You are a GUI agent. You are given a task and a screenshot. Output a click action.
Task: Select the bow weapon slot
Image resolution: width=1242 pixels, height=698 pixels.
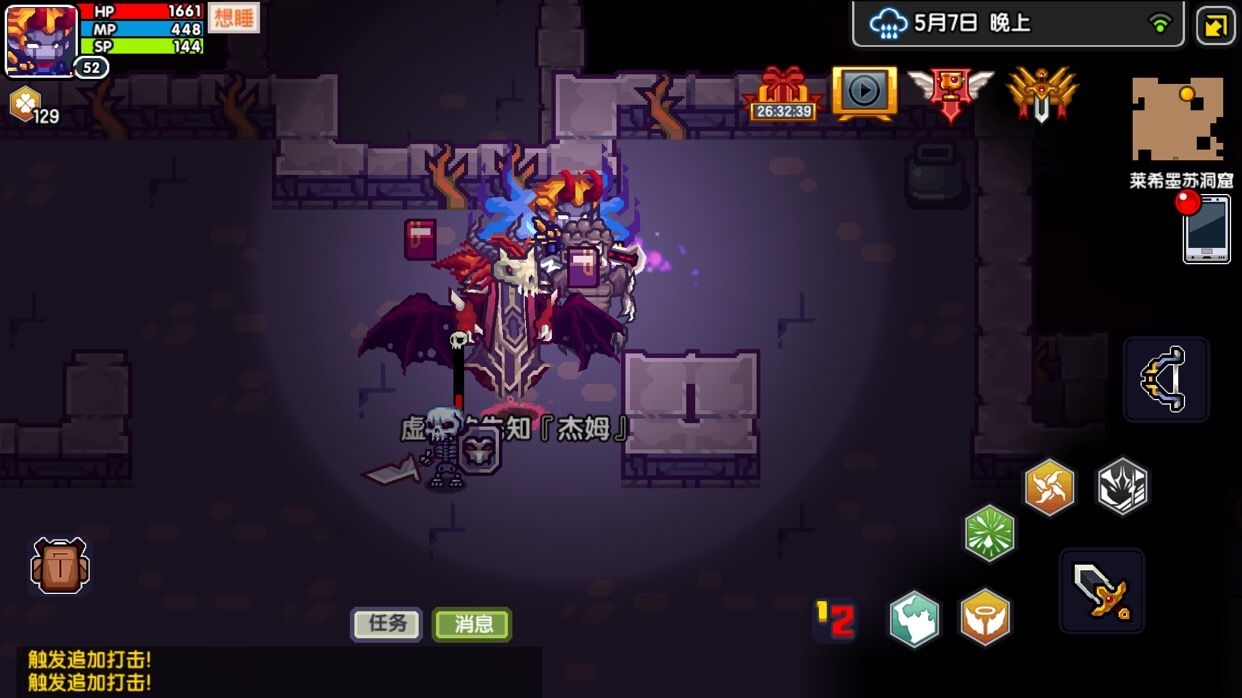click(1166, 379)
